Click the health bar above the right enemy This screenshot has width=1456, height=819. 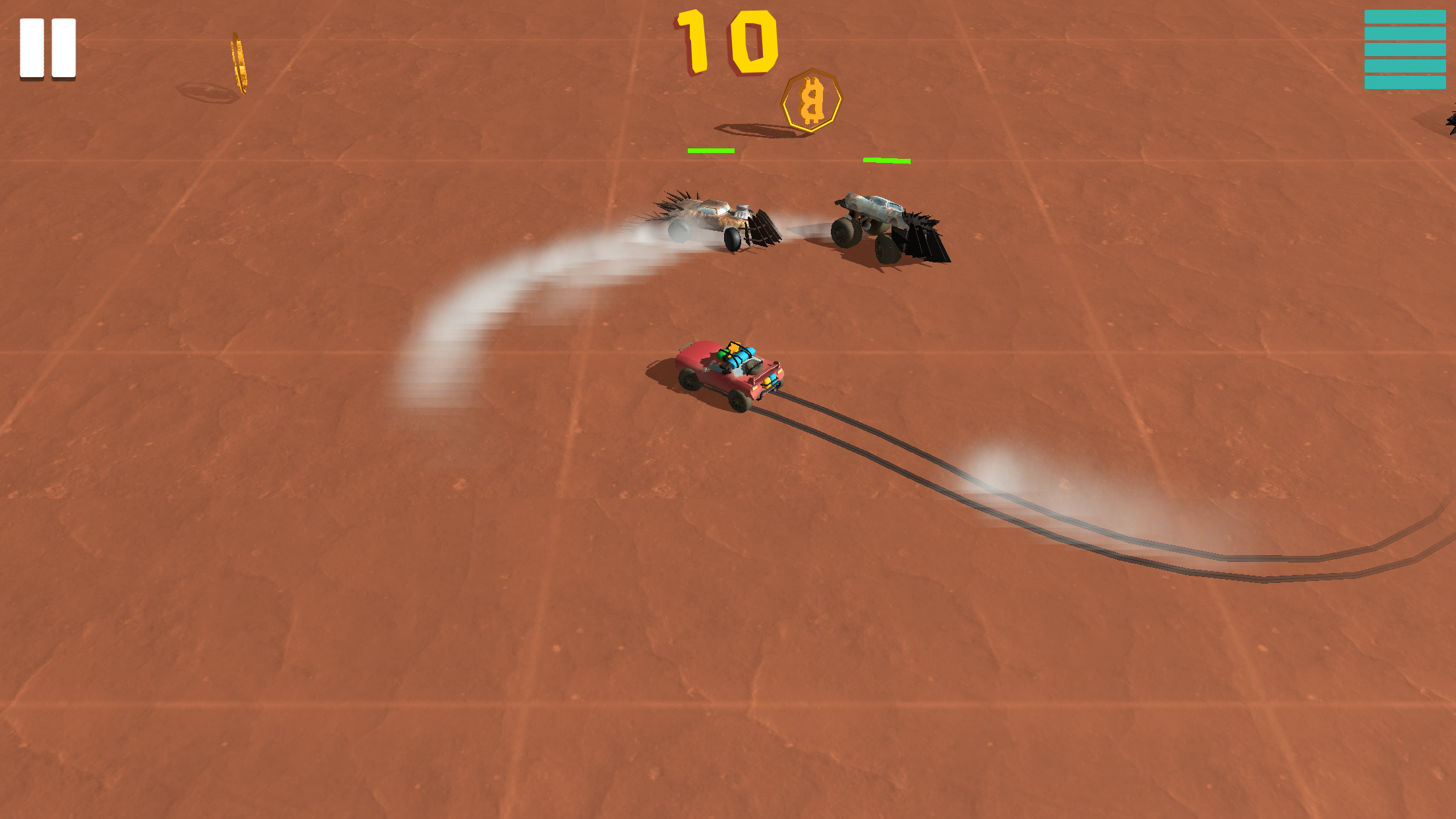887,160
